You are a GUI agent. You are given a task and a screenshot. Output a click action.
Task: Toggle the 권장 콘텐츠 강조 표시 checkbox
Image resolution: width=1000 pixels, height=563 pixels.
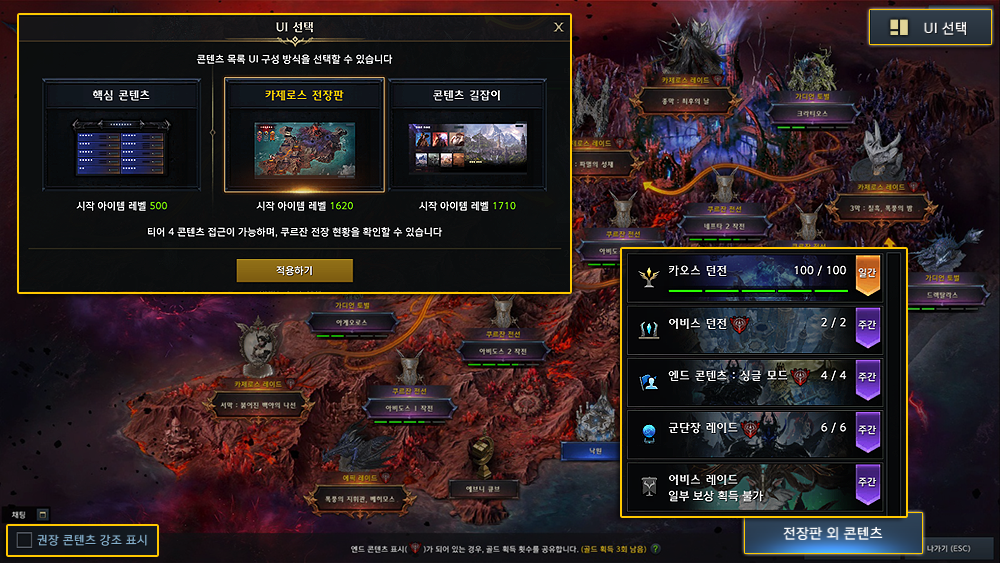point(24,542)
